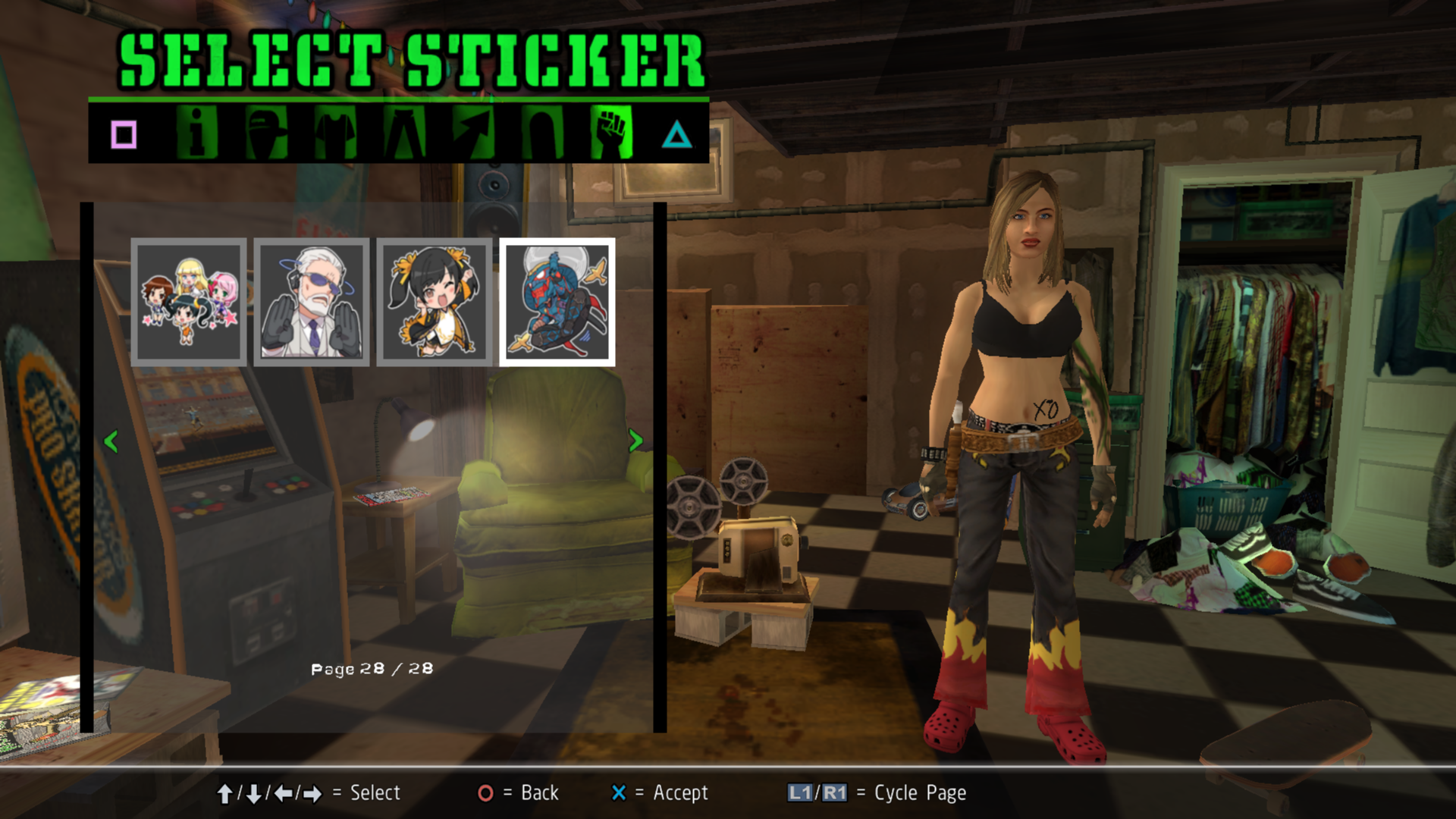This screenshot has height=819, width=1456.
Task: Pick the chibi girl group sticker
Action: 189,302
